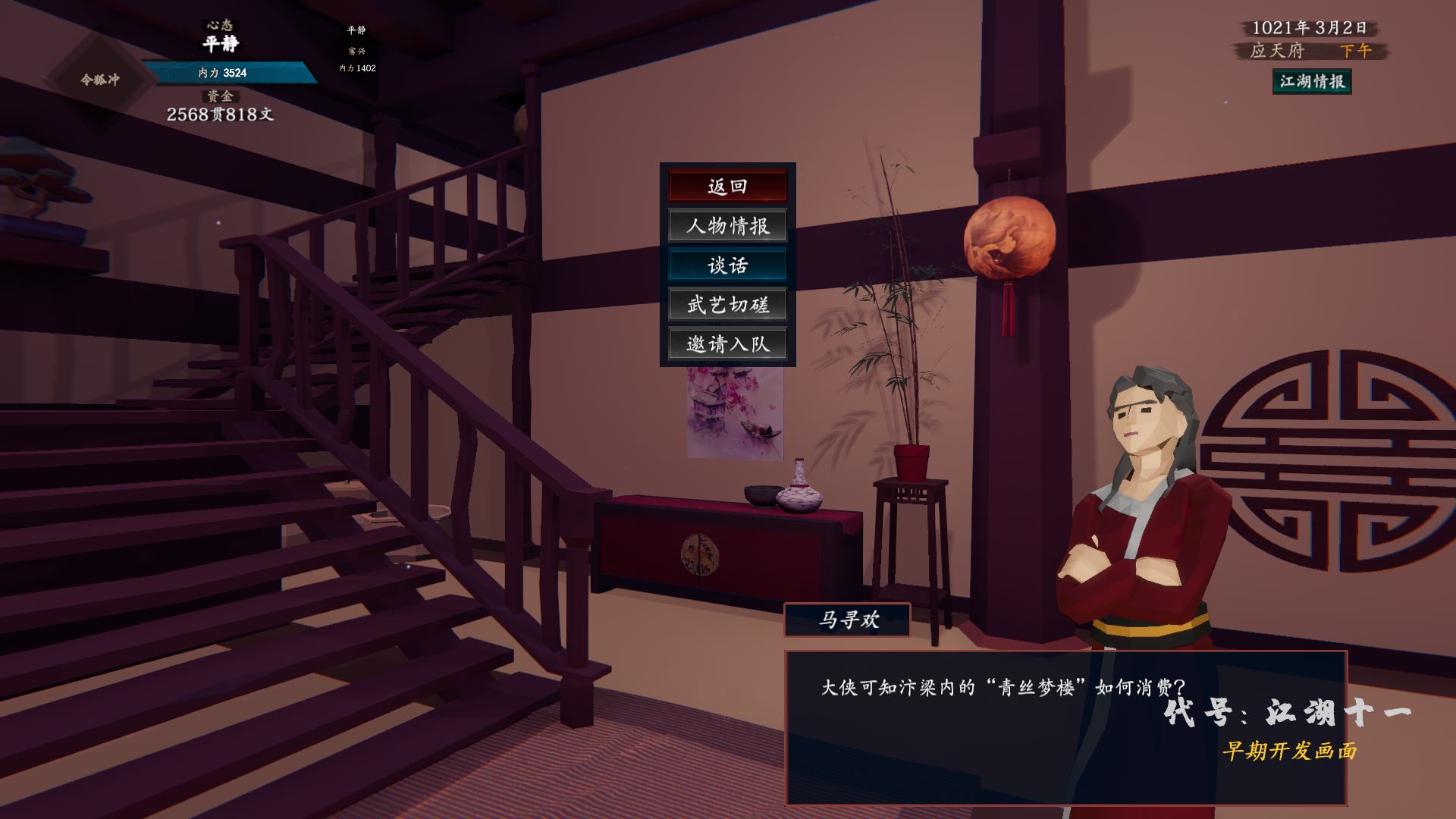Viewport: 1456px width, 819px height.
Task: Click the 马寻欢 nameplate tab
Action: coord(847,620)
